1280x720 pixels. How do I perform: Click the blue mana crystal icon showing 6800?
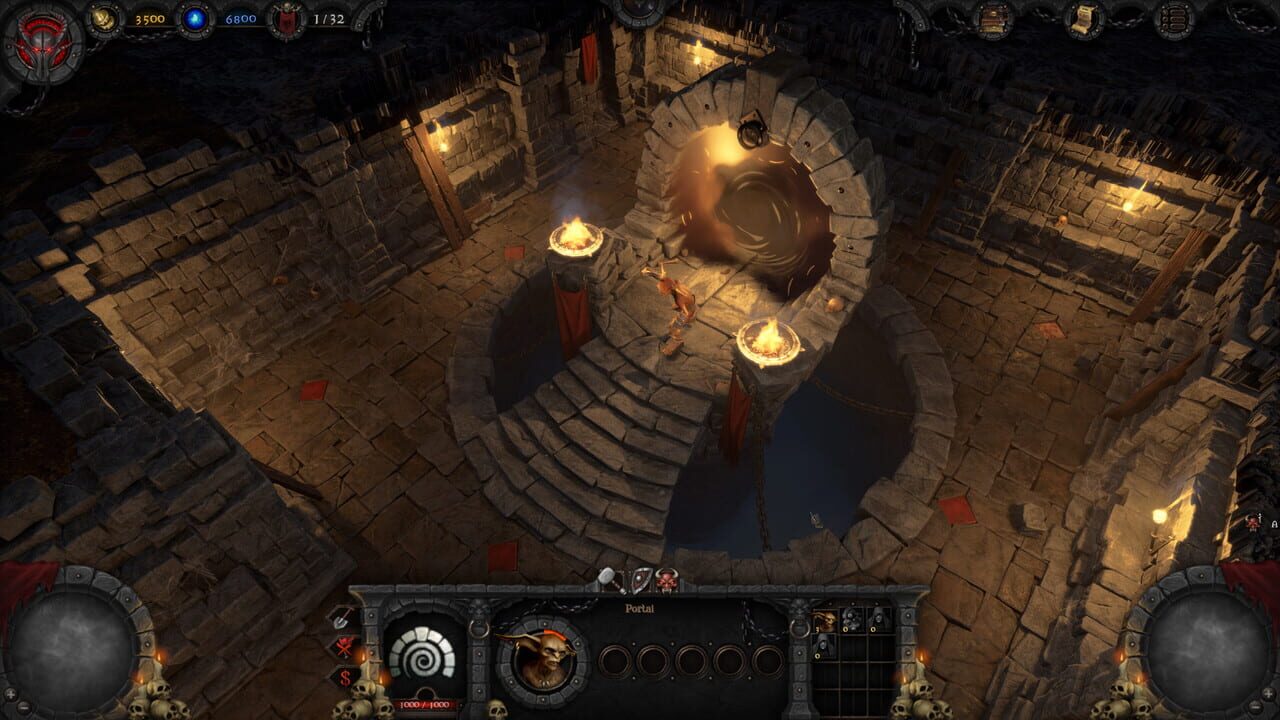pos(195,17)
